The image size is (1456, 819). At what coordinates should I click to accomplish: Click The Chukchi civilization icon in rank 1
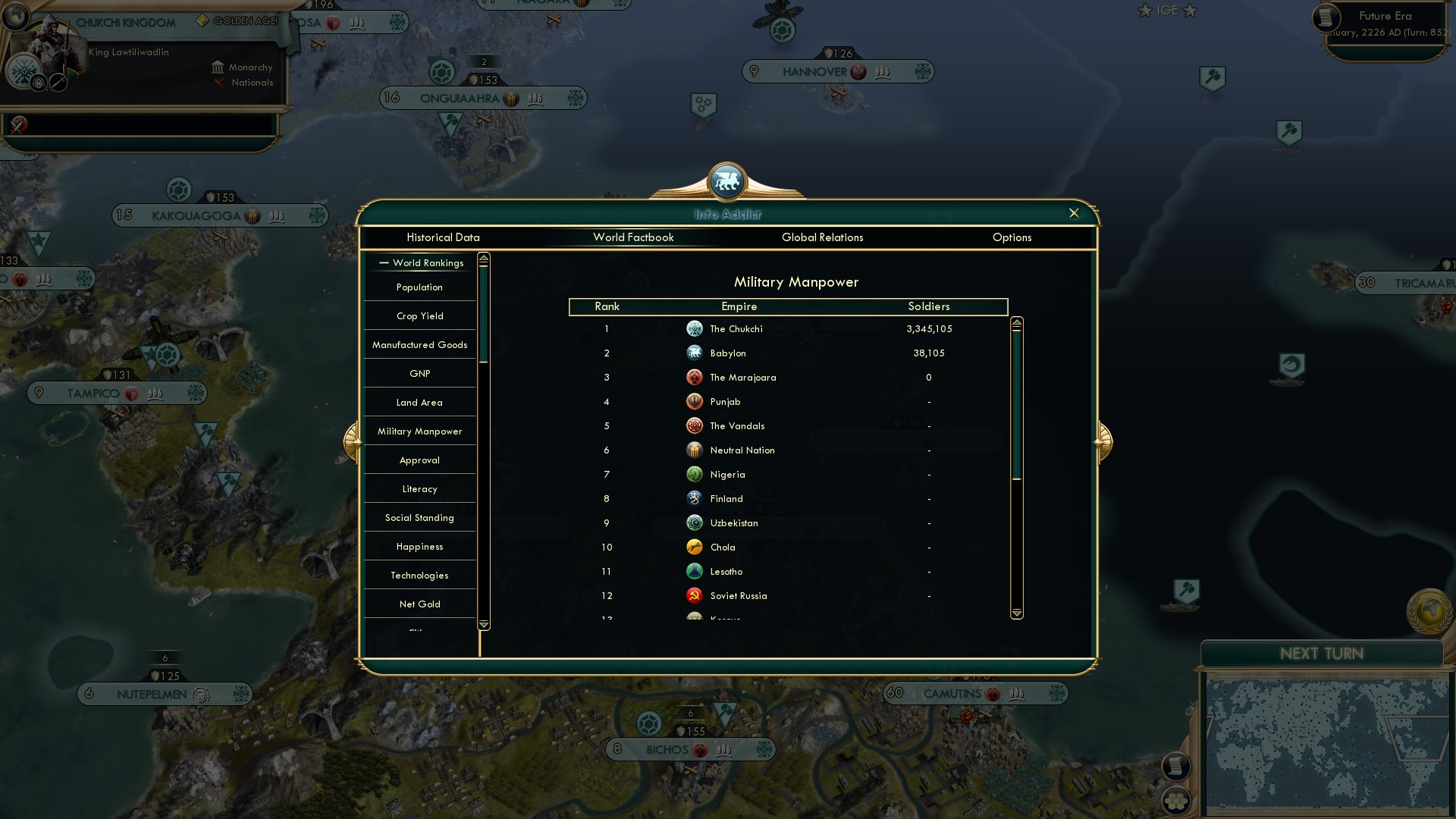click(695, 328)
